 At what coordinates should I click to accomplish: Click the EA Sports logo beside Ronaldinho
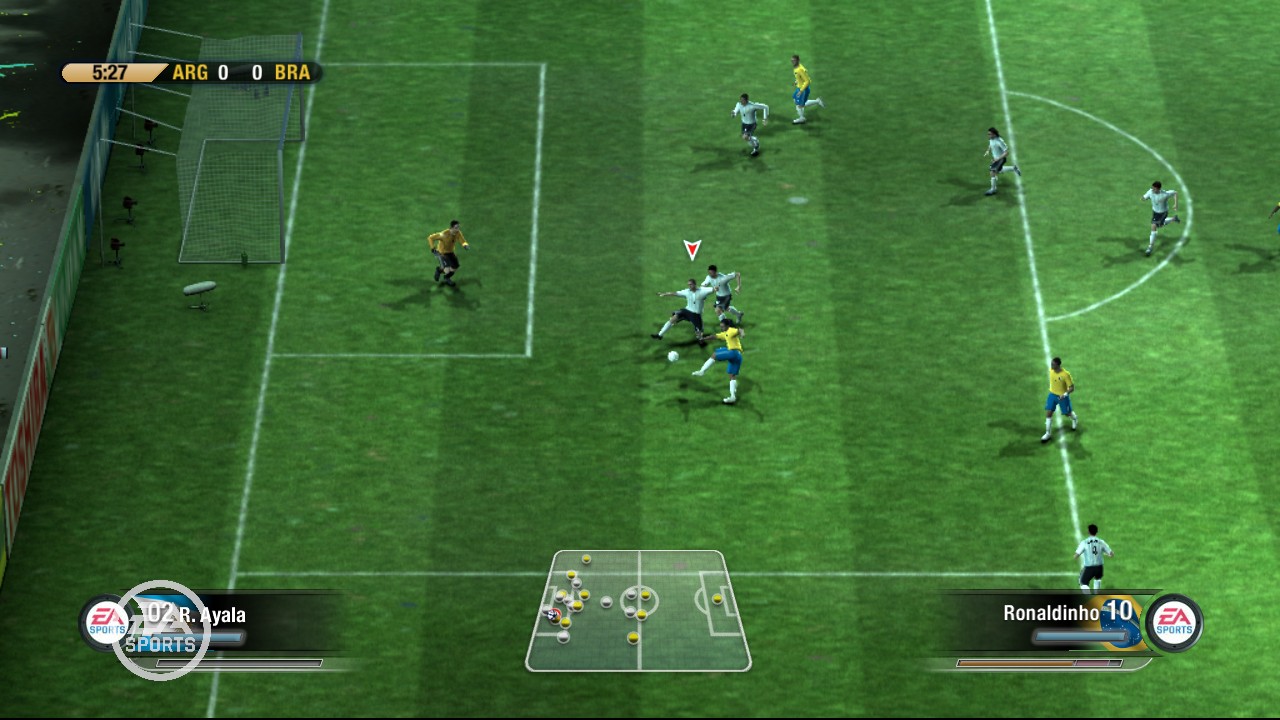coord(1173,622)
